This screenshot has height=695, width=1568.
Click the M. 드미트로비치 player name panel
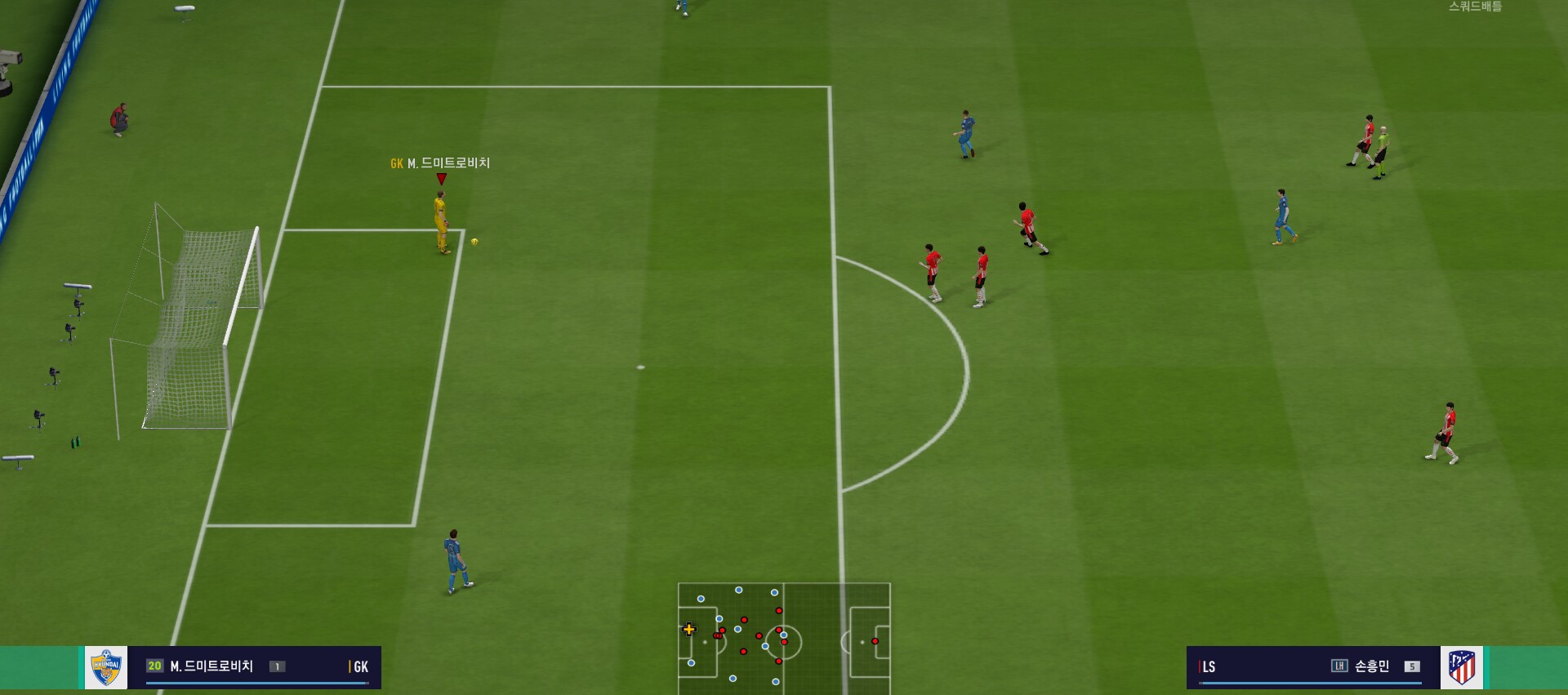(254, 667)
